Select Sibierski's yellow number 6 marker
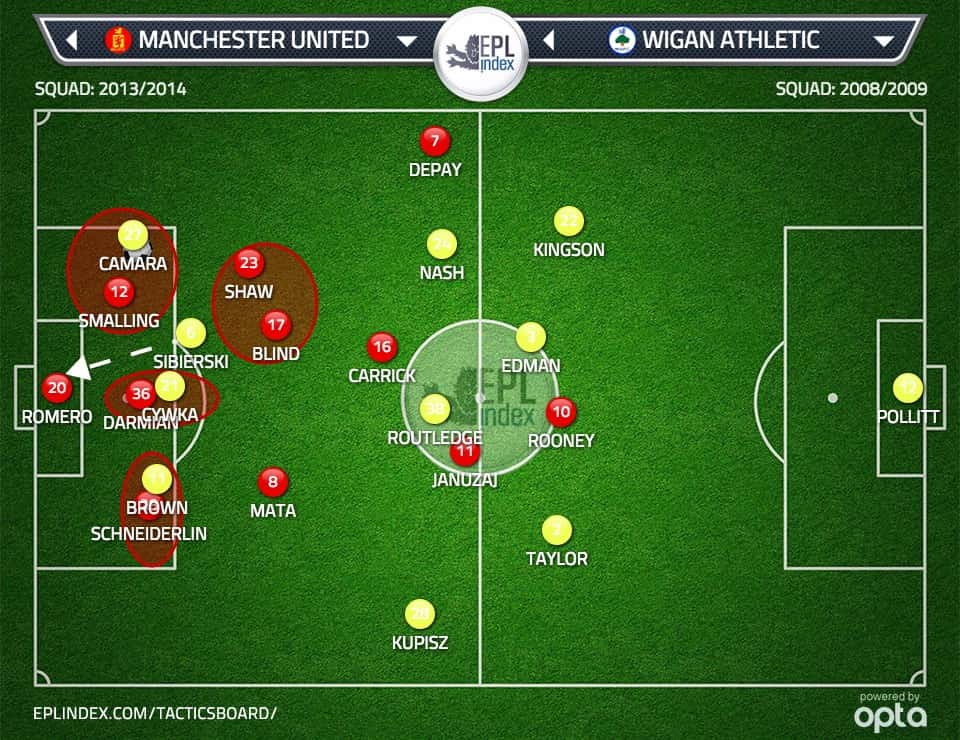 pos(190,333)
